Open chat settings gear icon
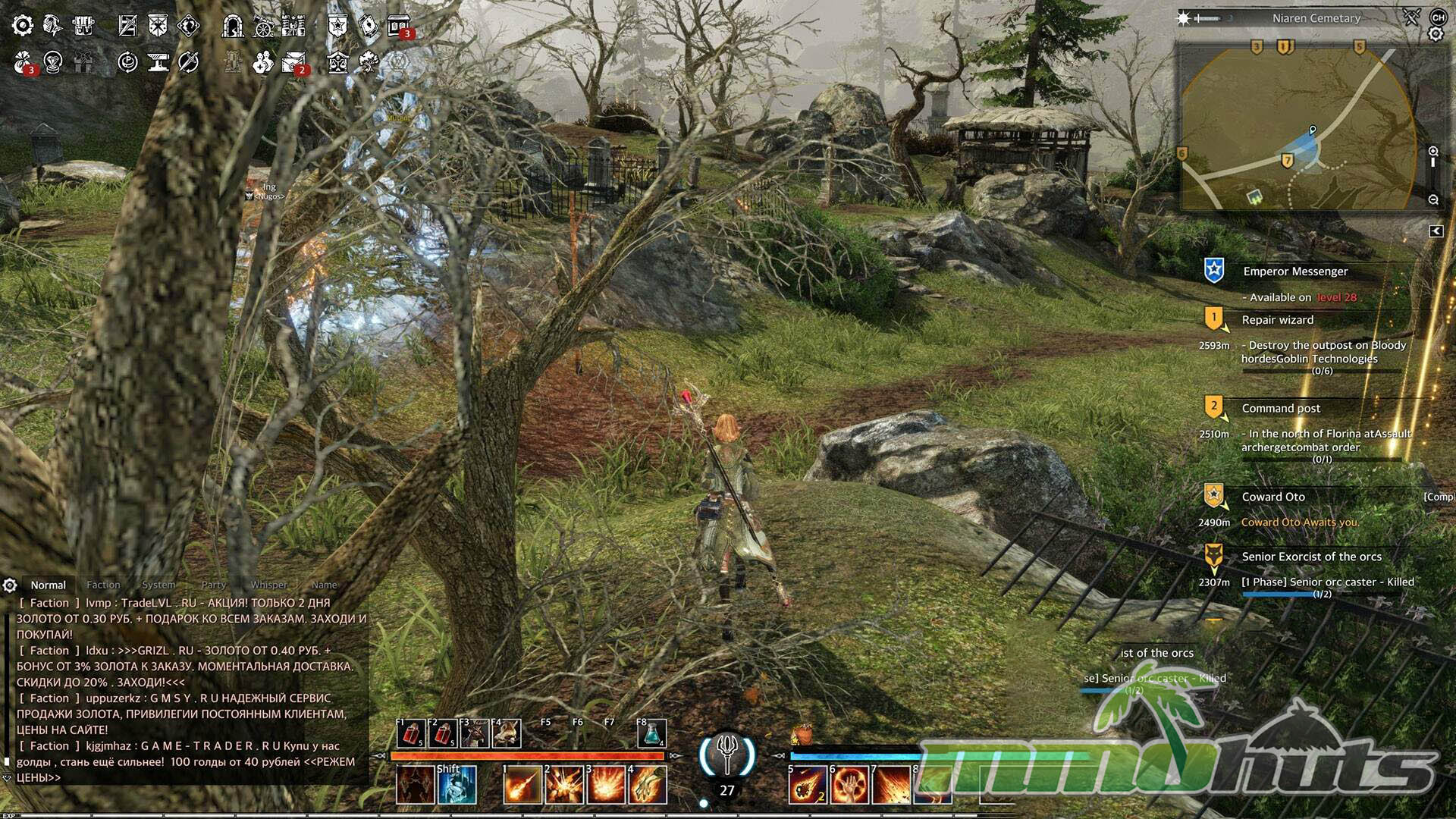 click(x=10, y=585)
